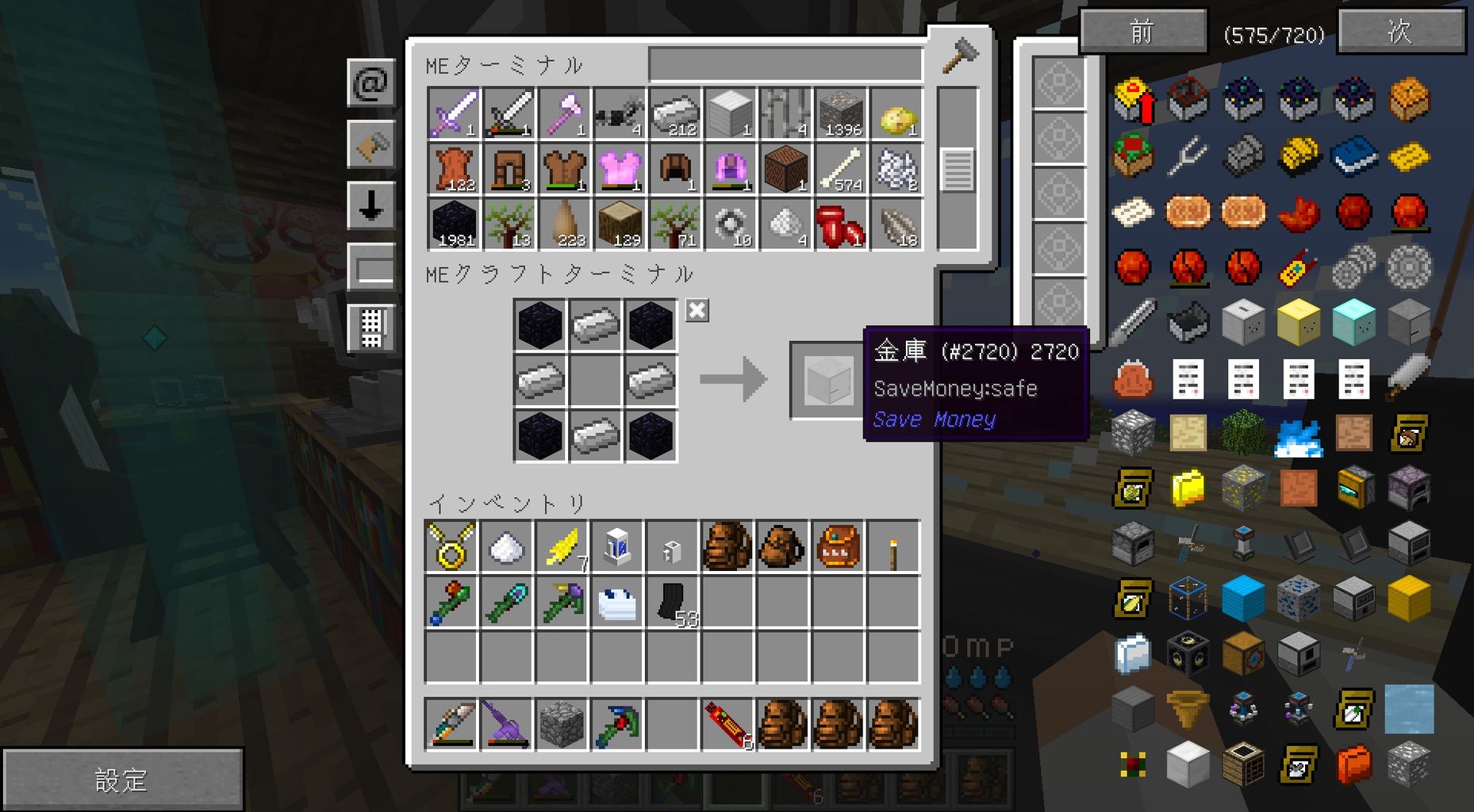Click the ME terminal scrollbar handle

958,168
